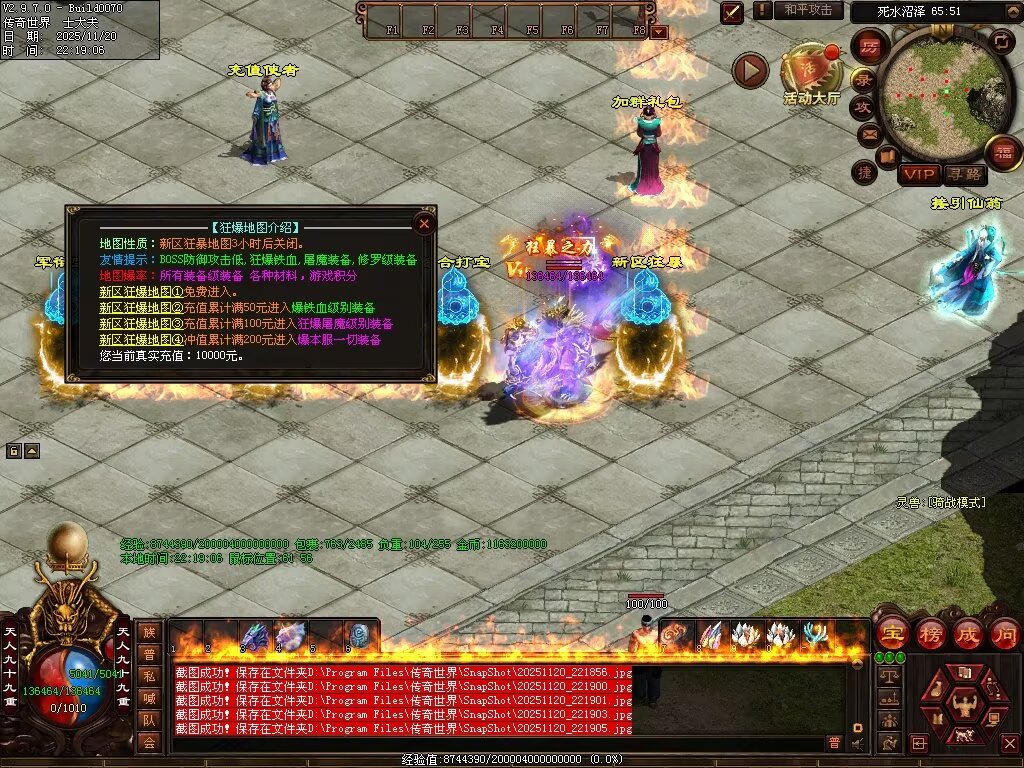The width and height of the screenshot is (1024, 768).
Task: Click the round play arrow button
Action: [750, 70]
